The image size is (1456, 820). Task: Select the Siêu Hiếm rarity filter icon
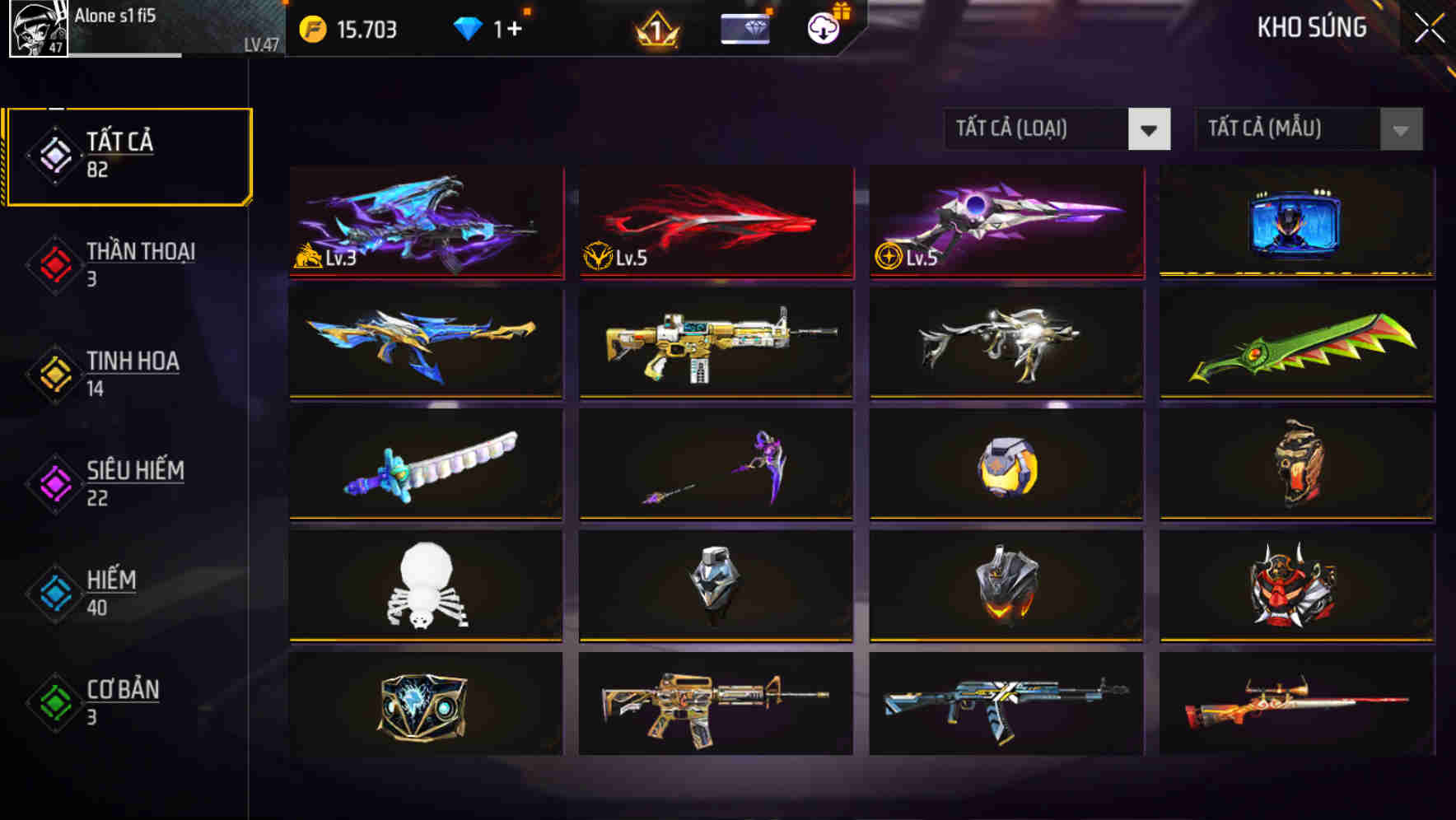pyautogui.click(x=54, y=482)
